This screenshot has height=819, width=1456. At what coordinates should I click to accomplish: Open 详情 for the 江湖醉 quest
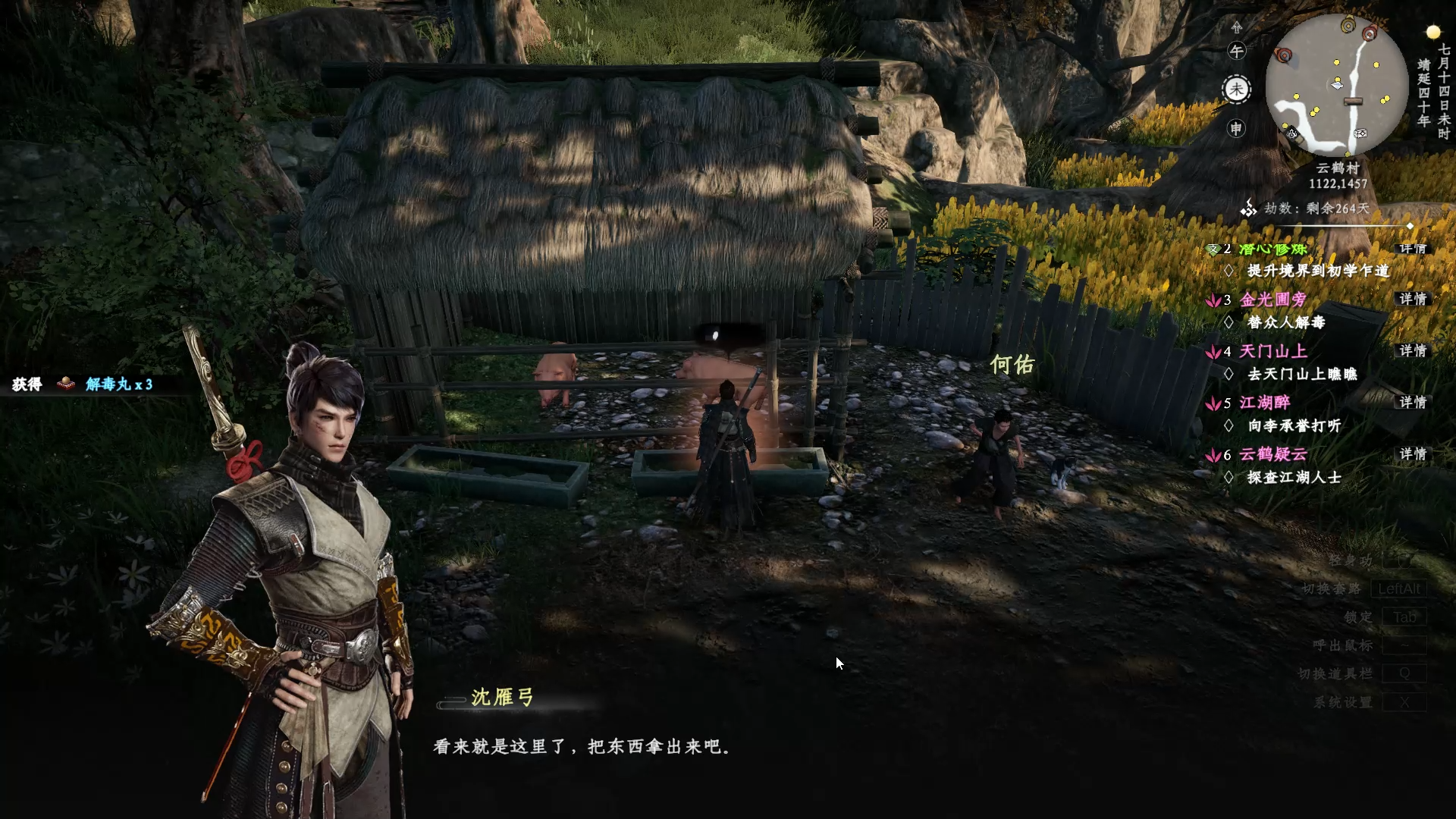click(x=1413, y=403)
